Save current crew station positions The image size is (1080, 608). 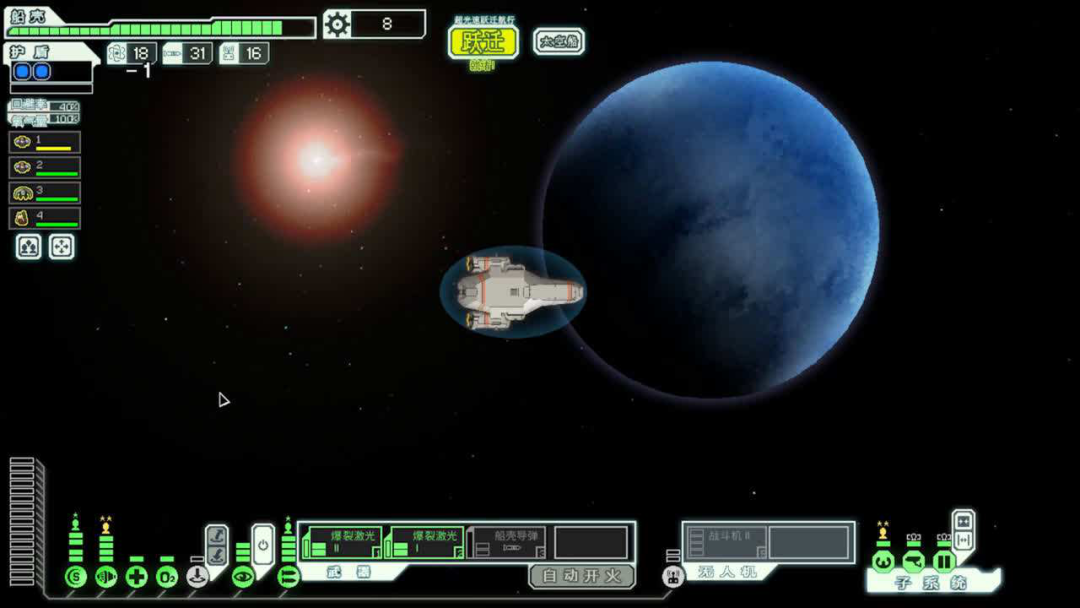28,247
